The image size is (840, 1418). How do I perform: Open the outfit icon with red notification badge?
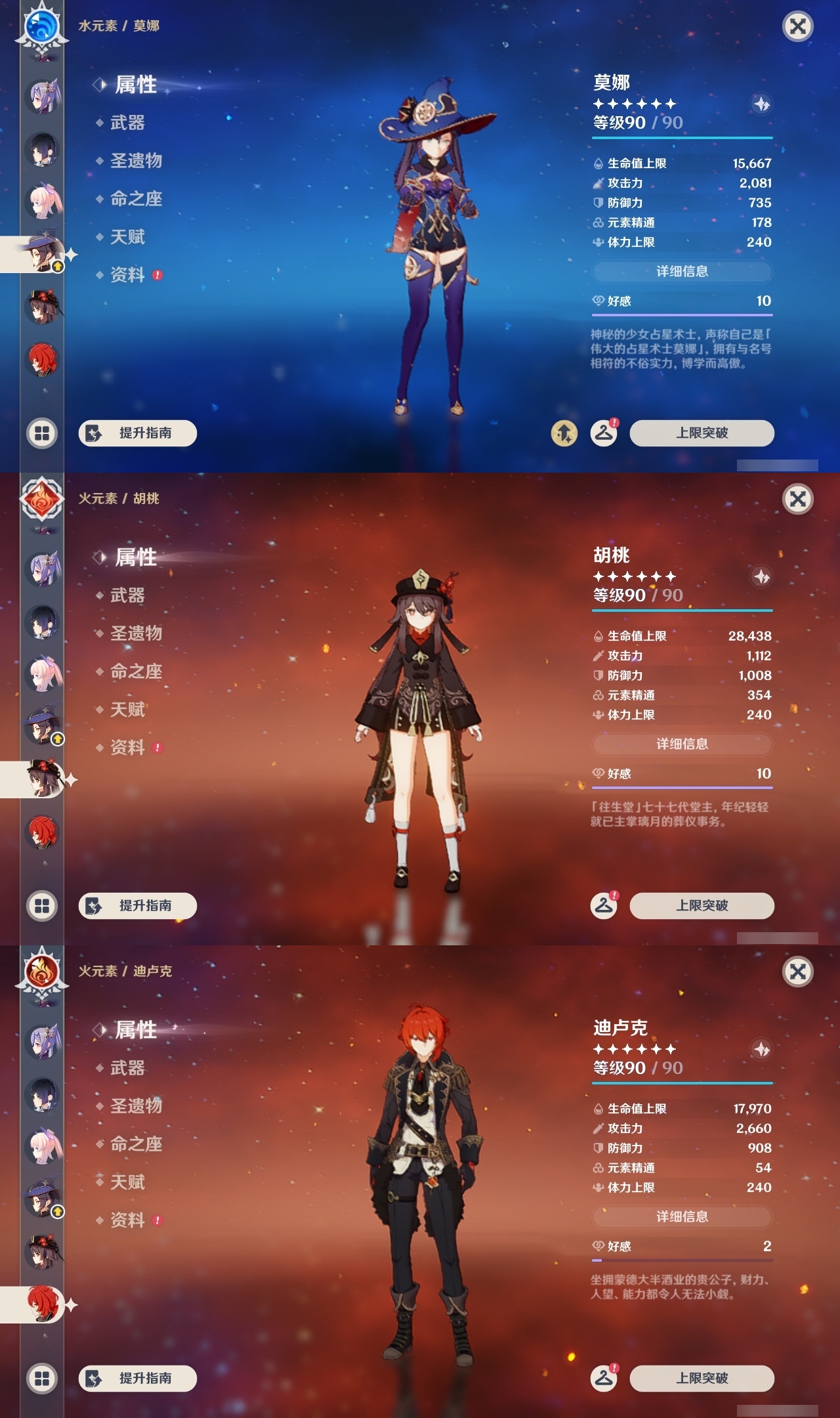(605, 433)
